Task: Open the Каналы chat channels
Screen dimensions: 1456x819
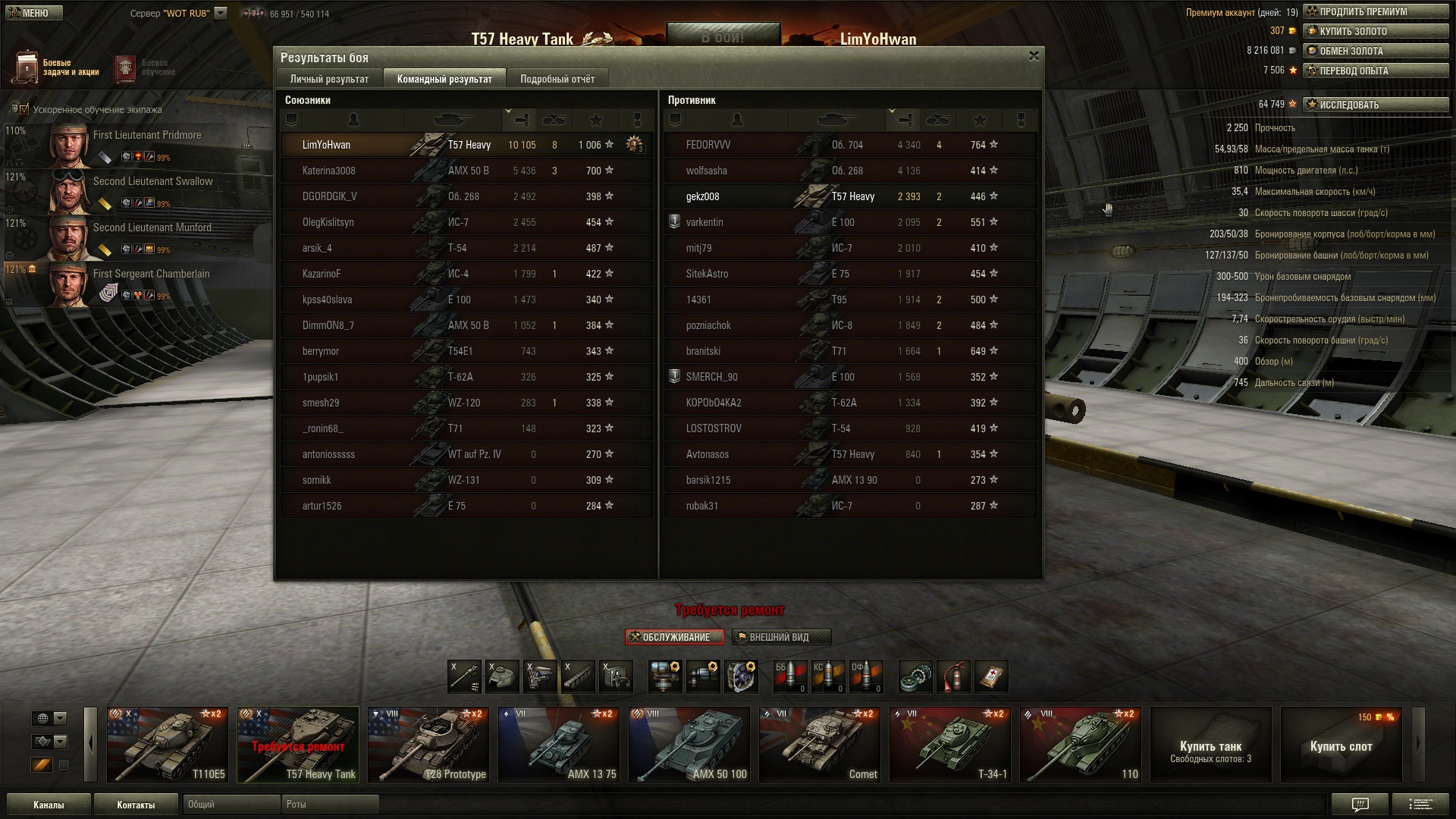Action: point(49,805)
